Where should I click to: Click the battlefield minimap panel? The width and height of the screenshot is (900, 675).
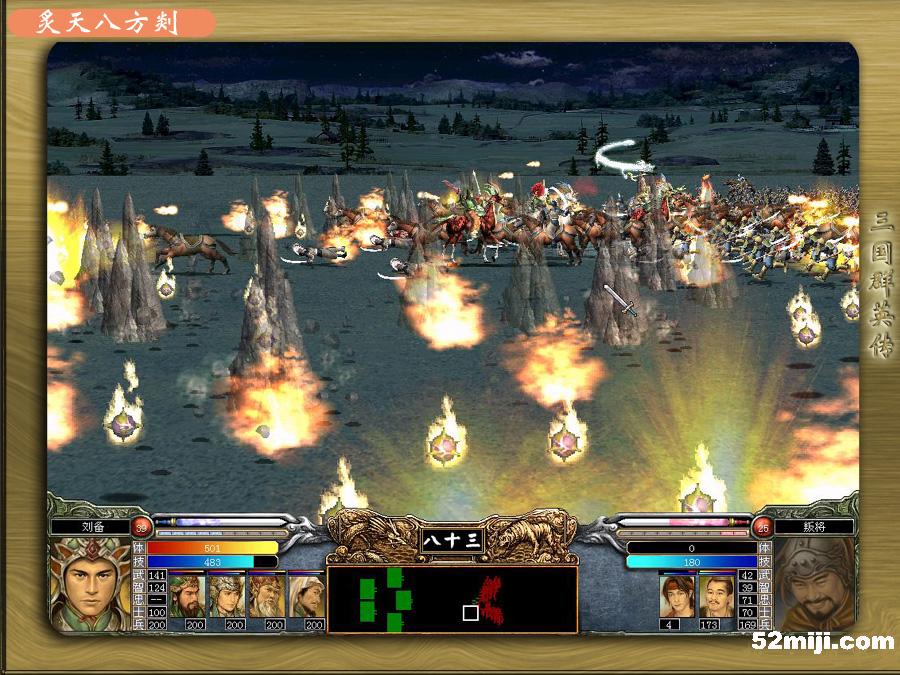pyautogui.click(x=452, y=599)
